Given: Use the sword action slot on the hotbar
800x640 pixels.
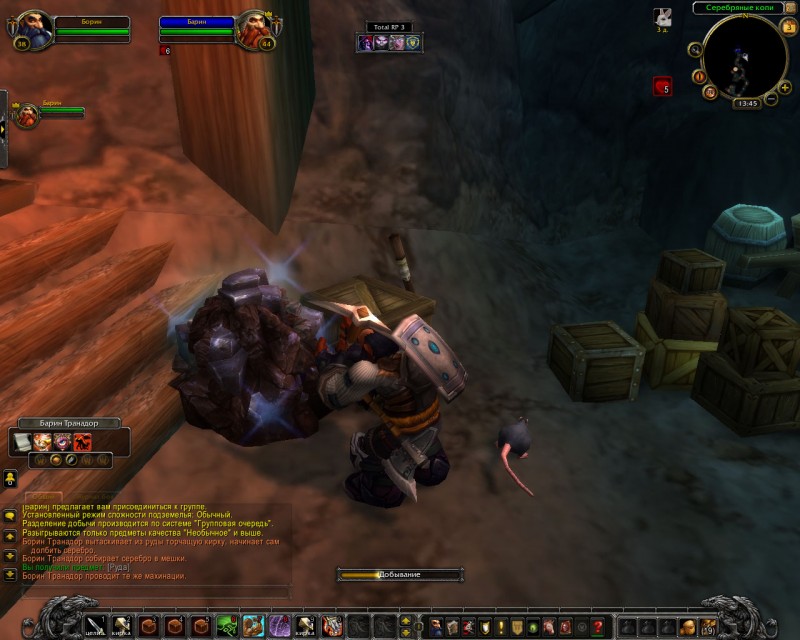Looking at the screenshot, I should [93, 626].
